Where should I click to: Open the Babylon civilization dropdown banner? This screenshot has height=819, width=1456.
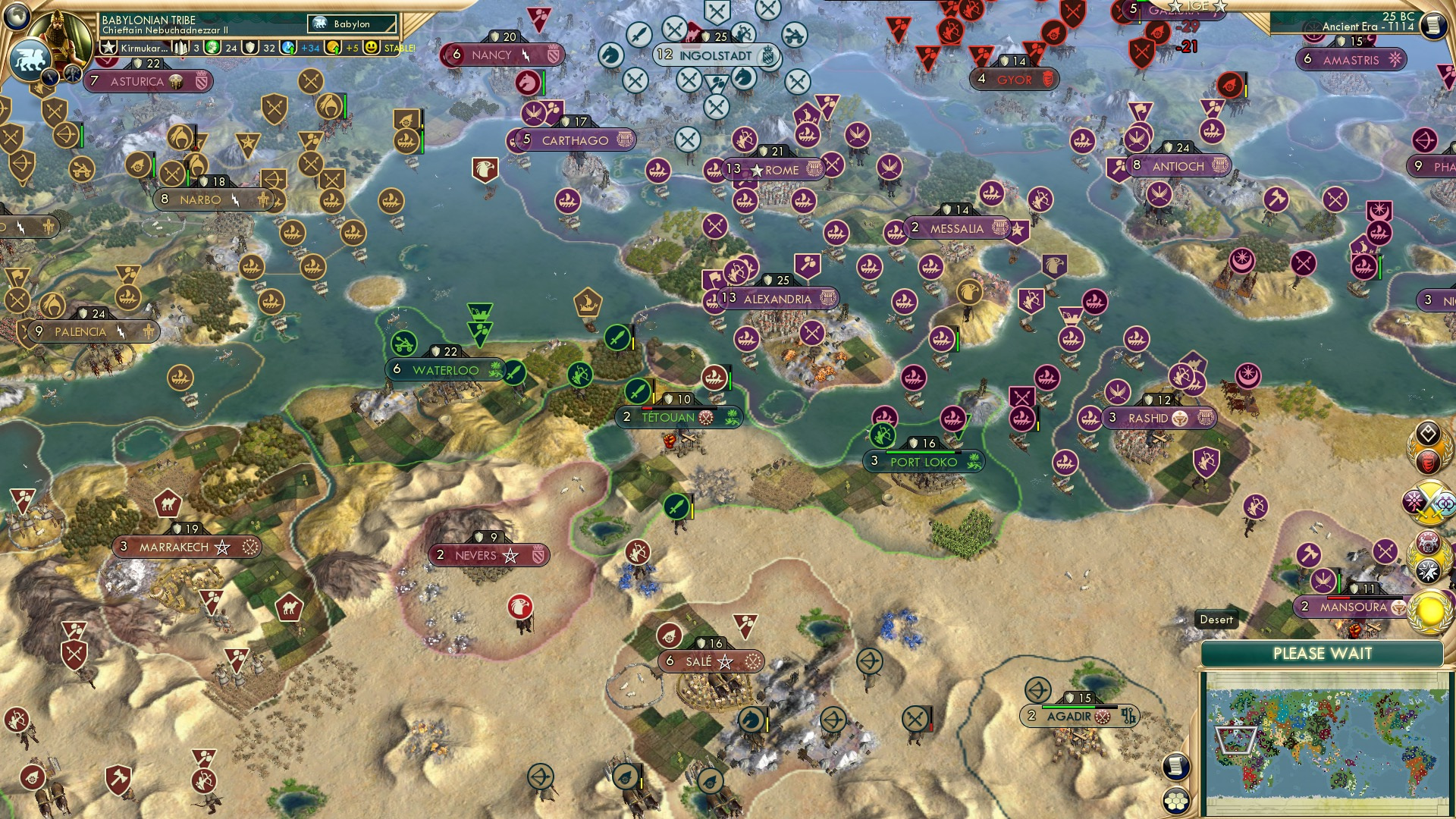(343, 24)
